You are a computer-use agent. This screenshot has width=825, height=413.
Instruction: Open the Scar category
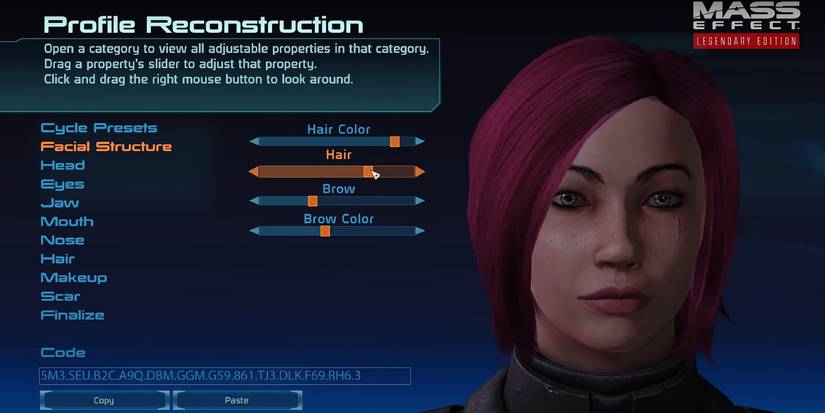(60, 296)
